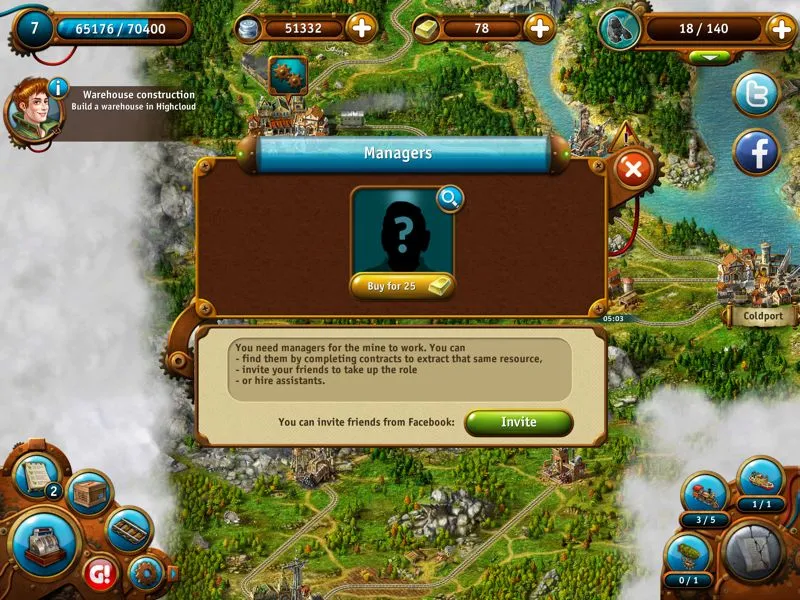
Task: Invite friends from Facebook
Action: tap(518, 422)
